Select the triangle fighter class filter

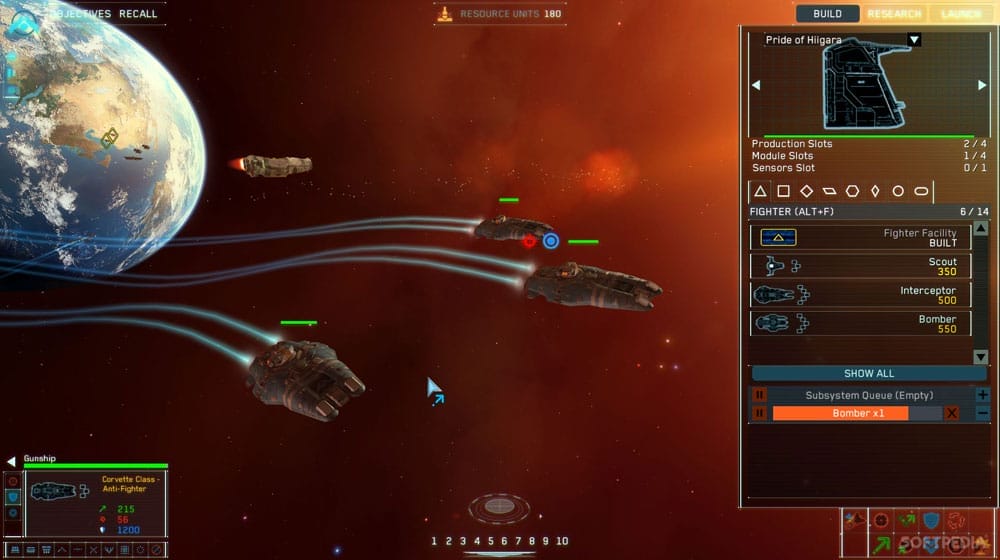click(x=760, y=191)
